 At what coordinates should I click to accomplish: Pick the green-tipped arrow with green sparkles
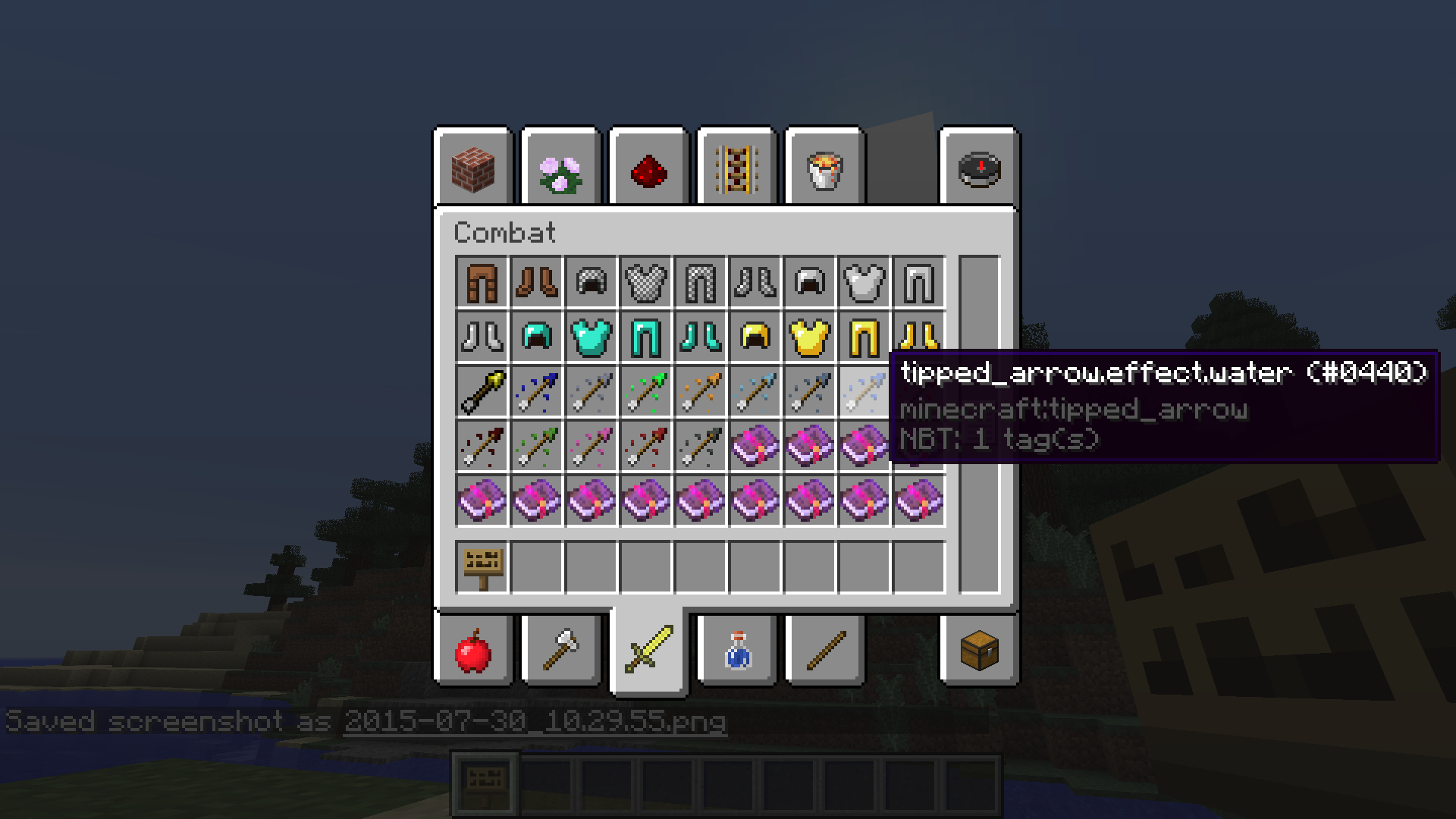pos(646,392)
